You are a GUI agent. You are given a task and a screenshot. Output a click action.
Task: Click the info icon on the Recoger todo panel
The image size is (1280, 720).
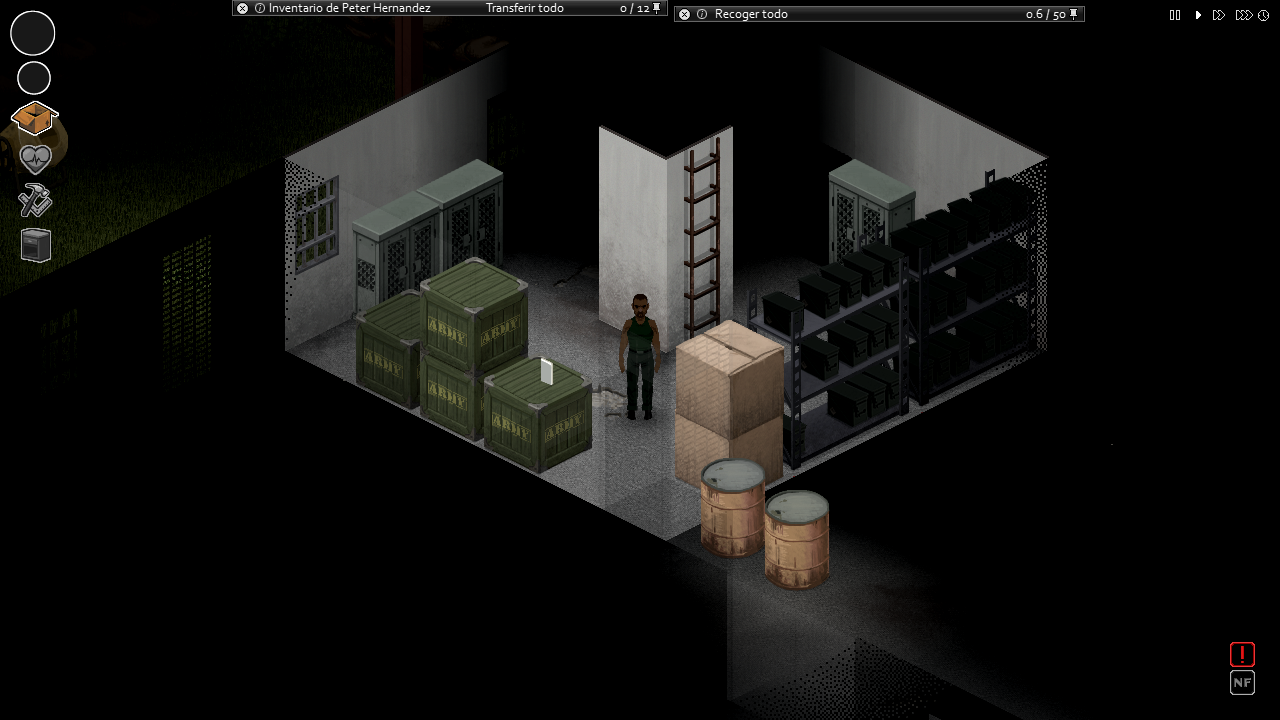[x=700, y=14]
